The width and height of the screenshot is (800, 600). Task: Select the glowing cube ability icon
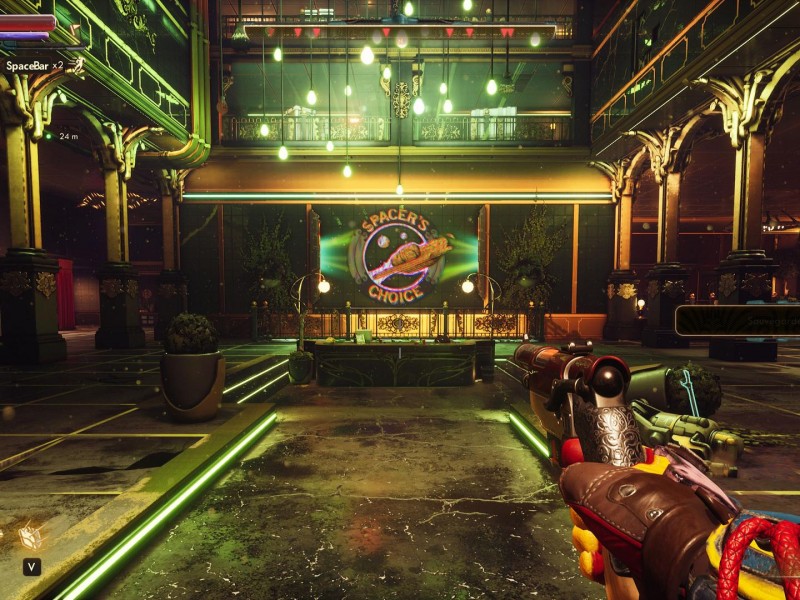(30, 537)
